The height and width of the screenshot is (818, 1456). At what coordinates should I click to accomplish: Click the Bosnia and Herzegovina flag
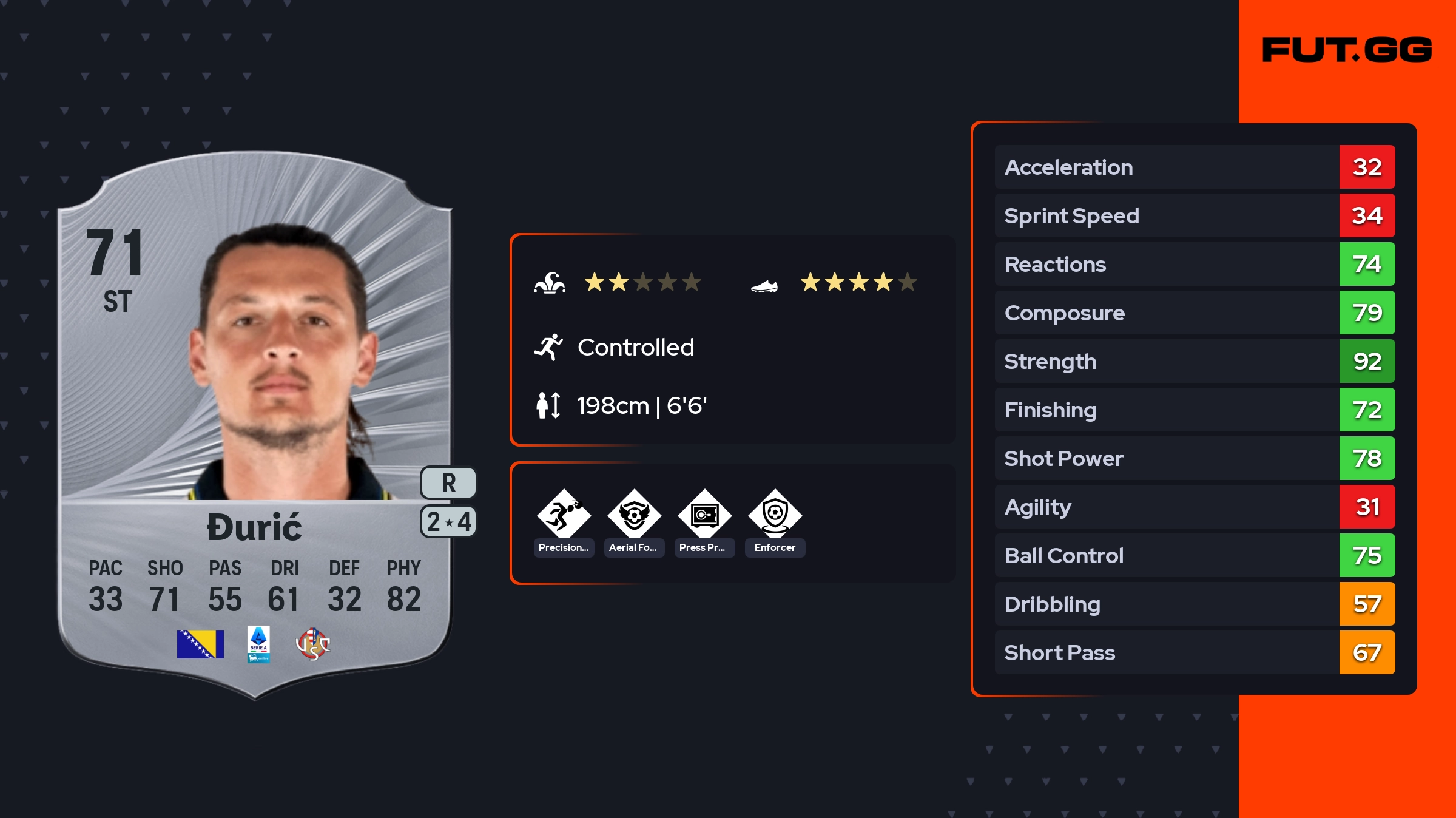(200, 644)
